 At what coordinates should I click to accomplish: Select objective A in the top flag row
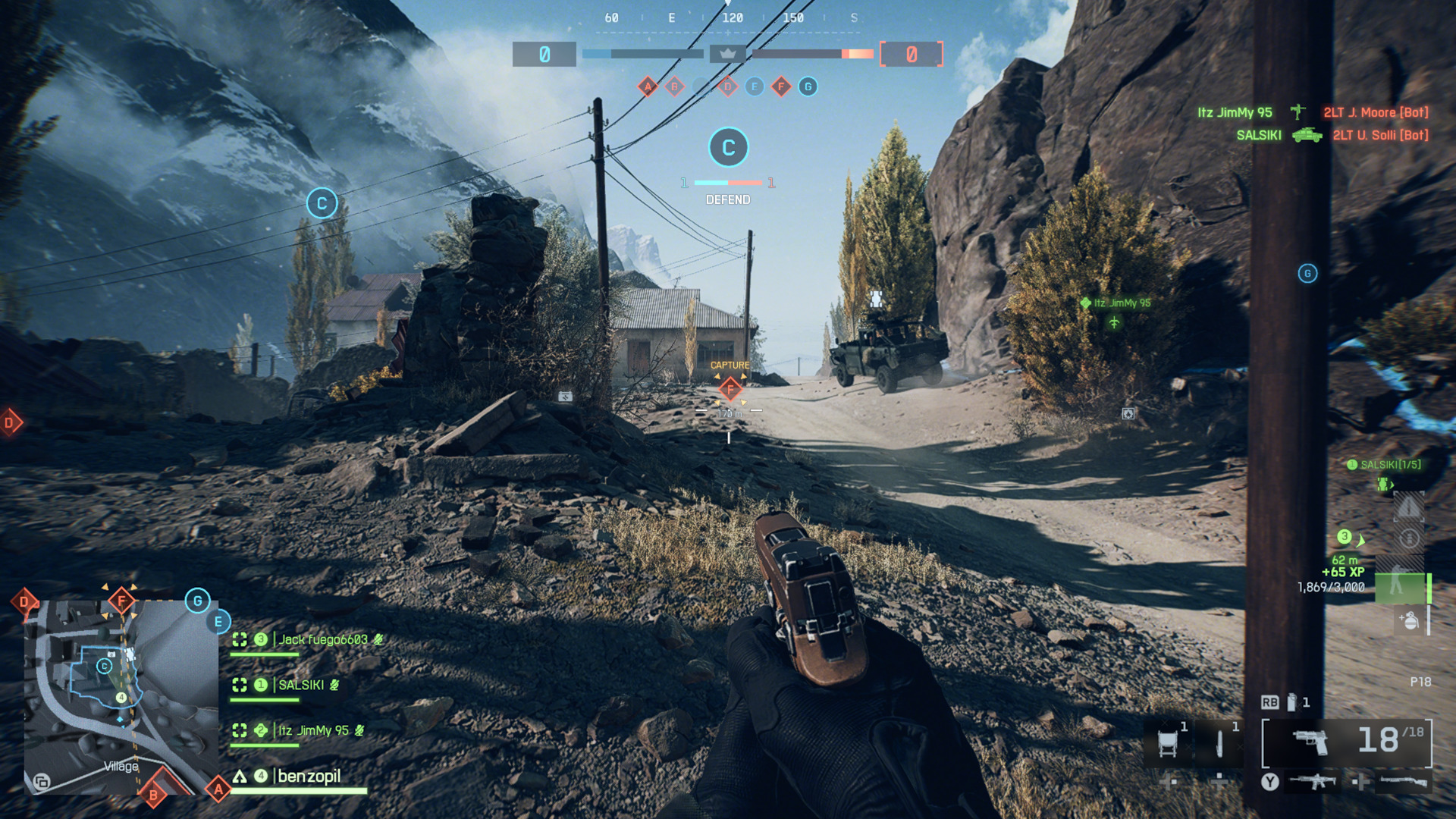[x=648, y=86]
